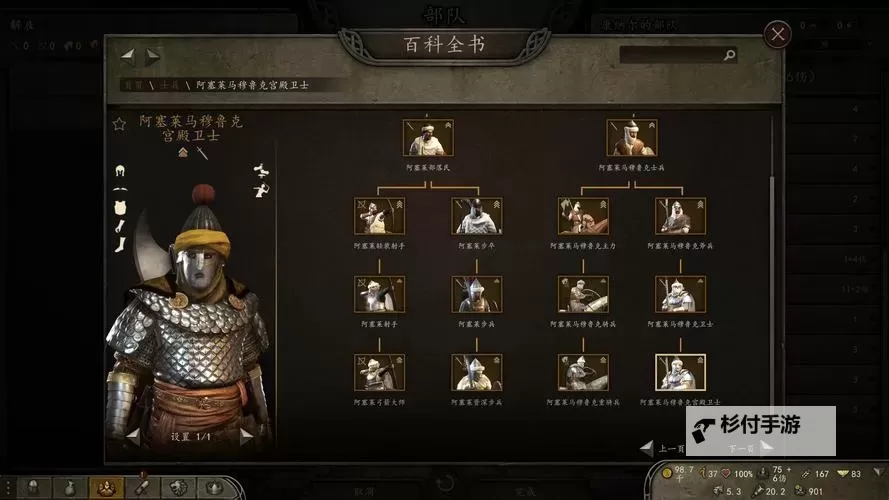Open the 士兵 breadcrumb link
Viewport: 889px width, 500px height.
(x=167, y=85)
